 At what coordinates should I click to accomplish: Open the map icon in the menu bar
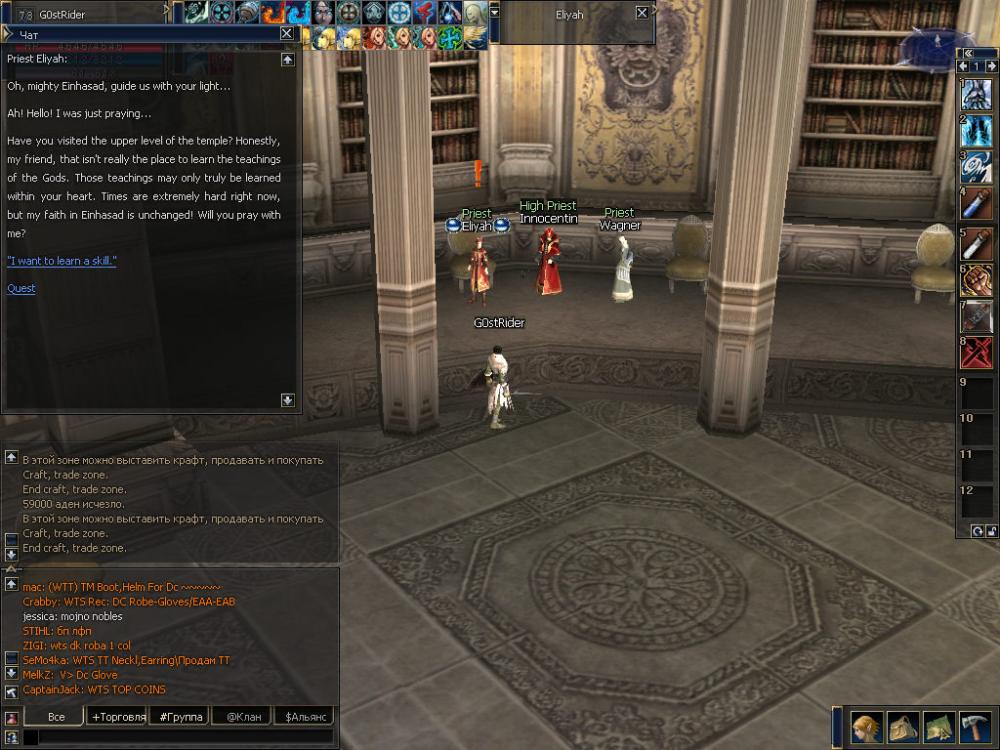coord(938,725)
